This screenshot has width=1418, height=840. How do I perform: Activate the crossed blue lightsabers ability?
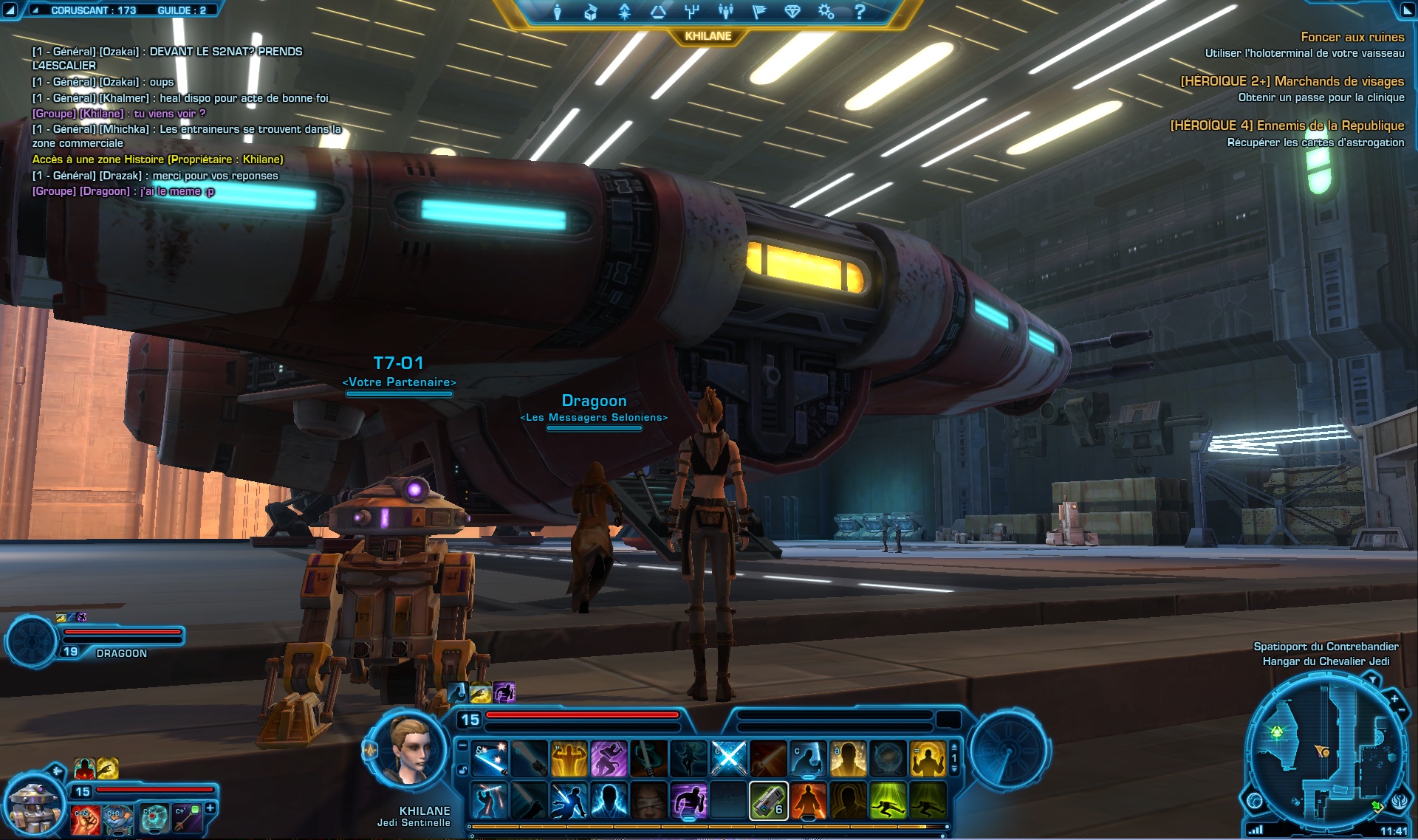(x=728, y=759)
